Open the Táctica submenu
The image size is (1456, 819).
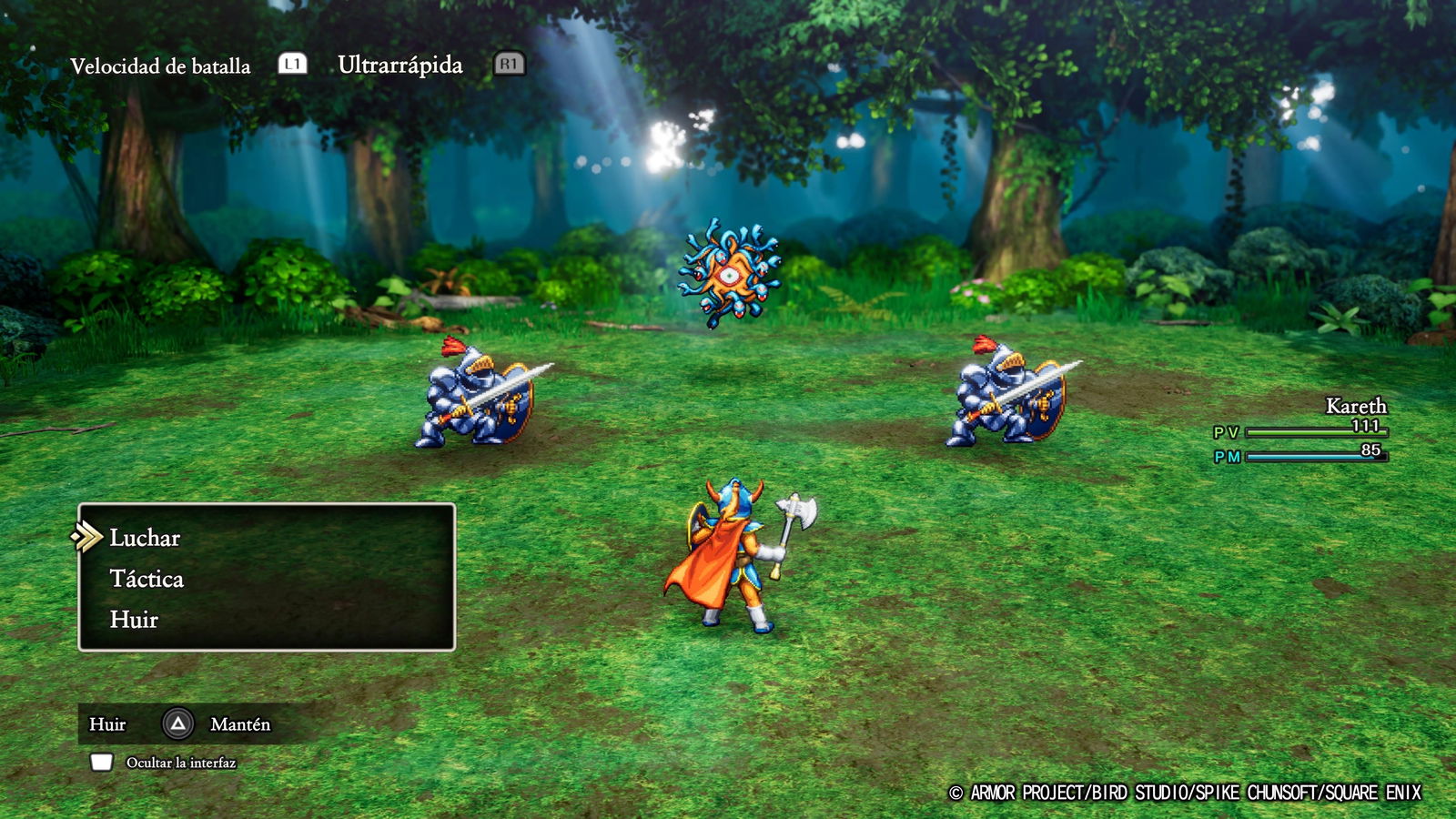pos(146,579)
